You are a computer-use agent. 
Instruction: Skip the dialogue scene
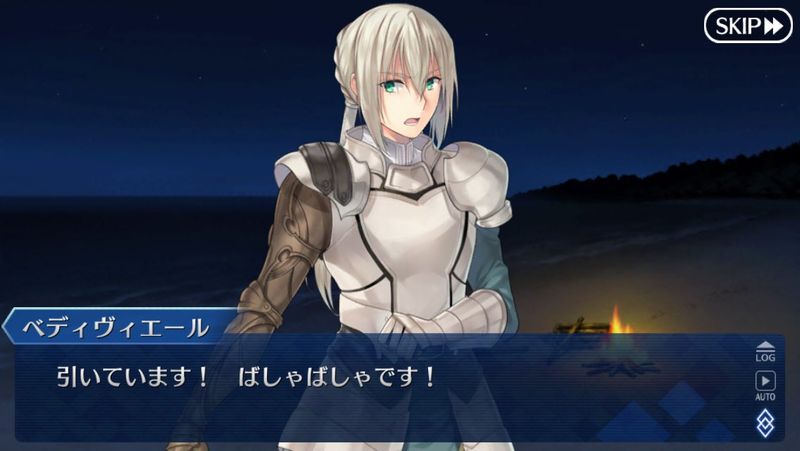(x=748, y=26)
